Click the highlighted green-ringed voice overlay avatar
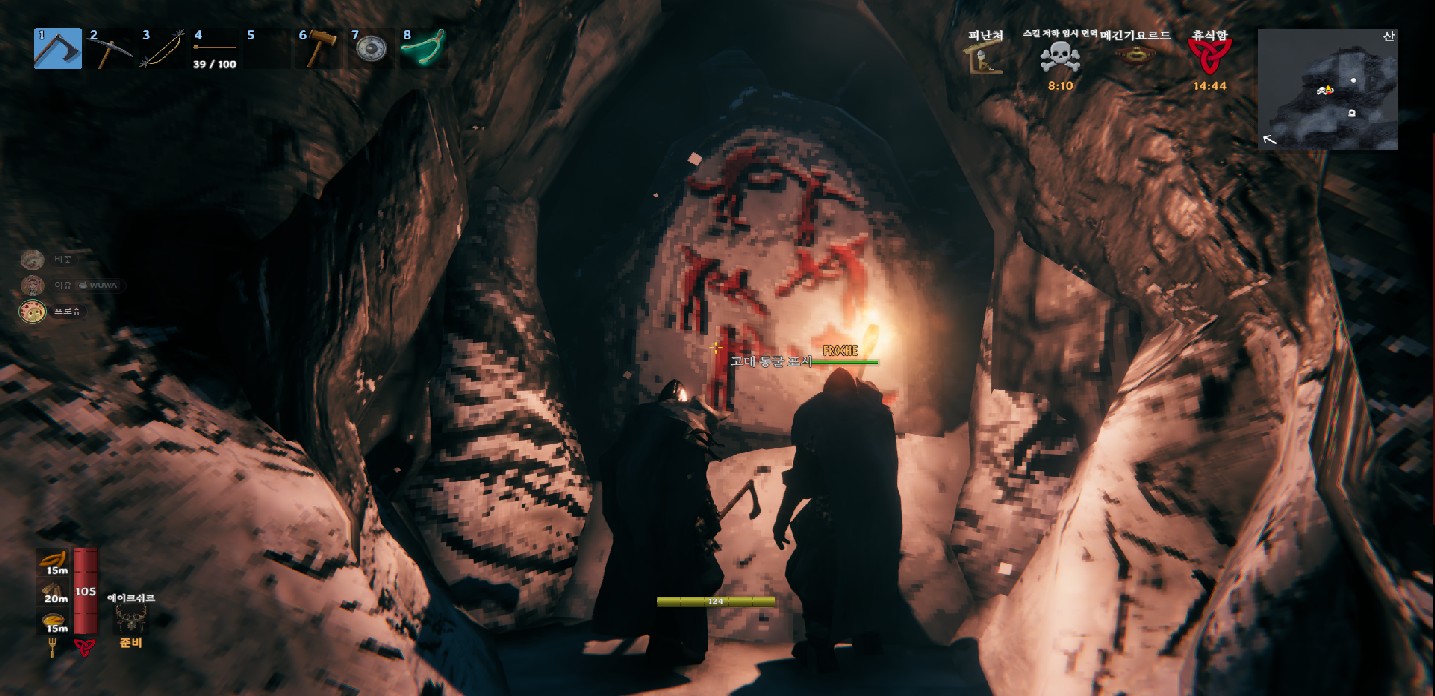The height and width of the screenshot is (696, 1435). click(x=33, y=311)
